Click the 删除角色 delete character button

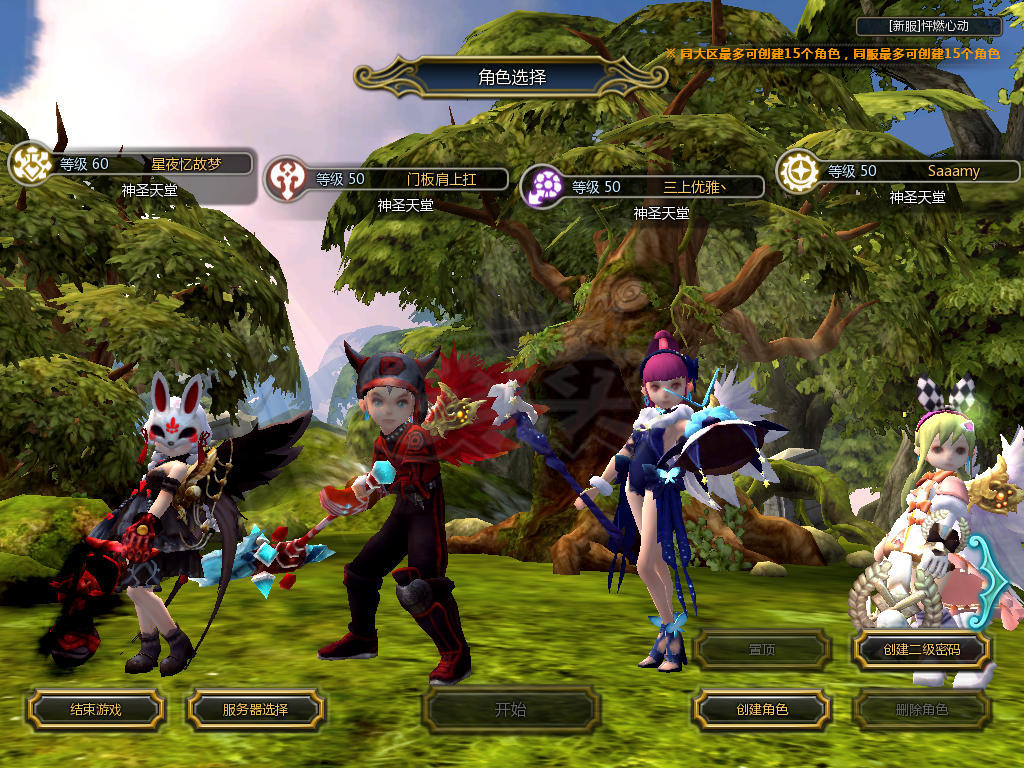tap(921, 710)
